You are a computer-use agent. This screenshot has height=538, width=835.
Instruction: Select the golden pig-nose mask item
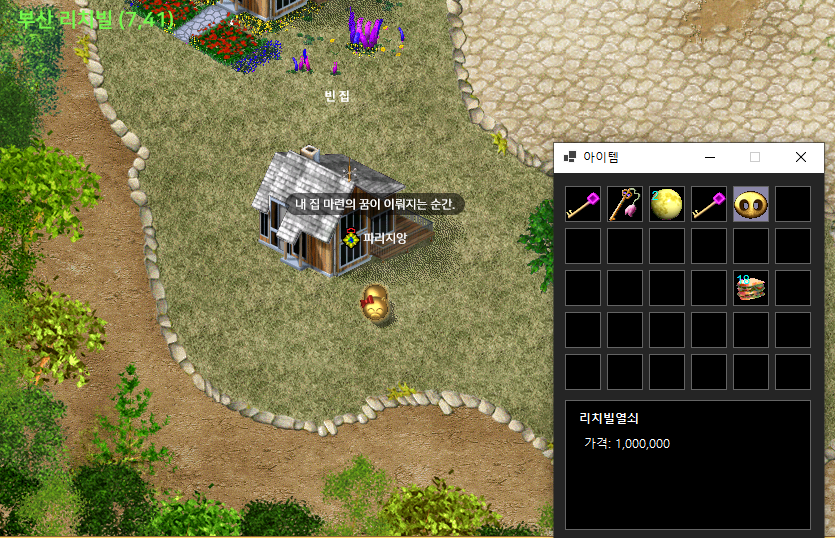point(751,204)
